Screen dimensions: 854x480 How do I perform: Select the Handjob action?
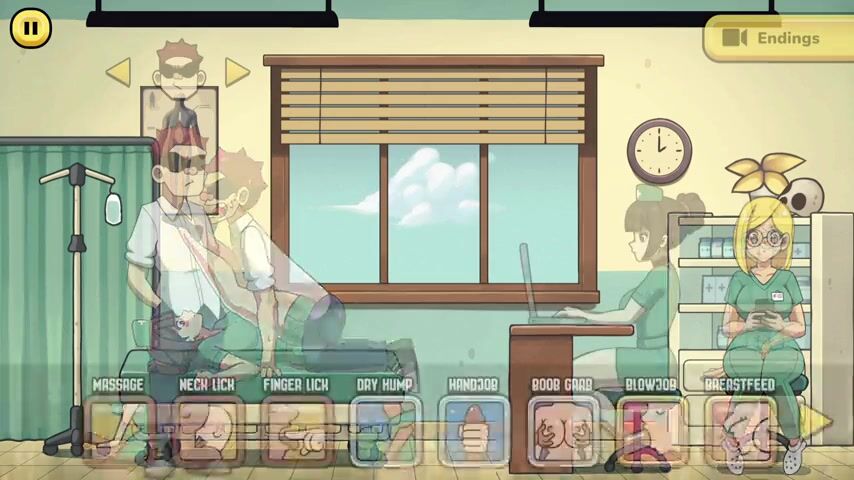click(473, 431)
